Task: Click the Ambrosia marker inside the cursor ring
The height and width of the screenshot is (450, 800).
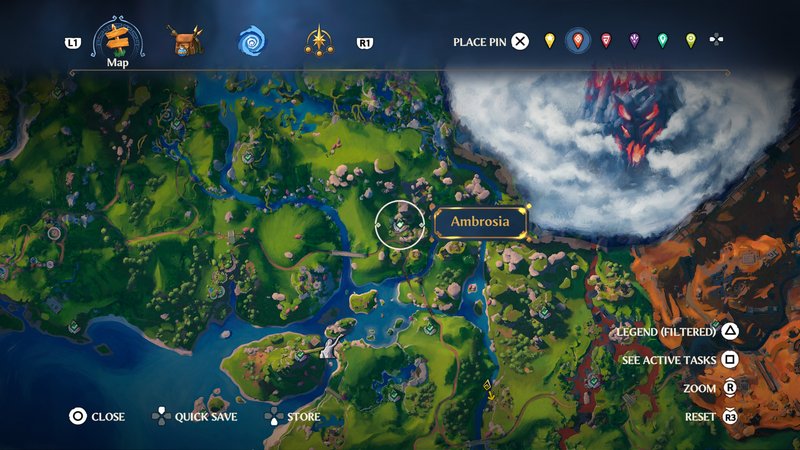Action: pyautogui.click(x=400, y=225)
